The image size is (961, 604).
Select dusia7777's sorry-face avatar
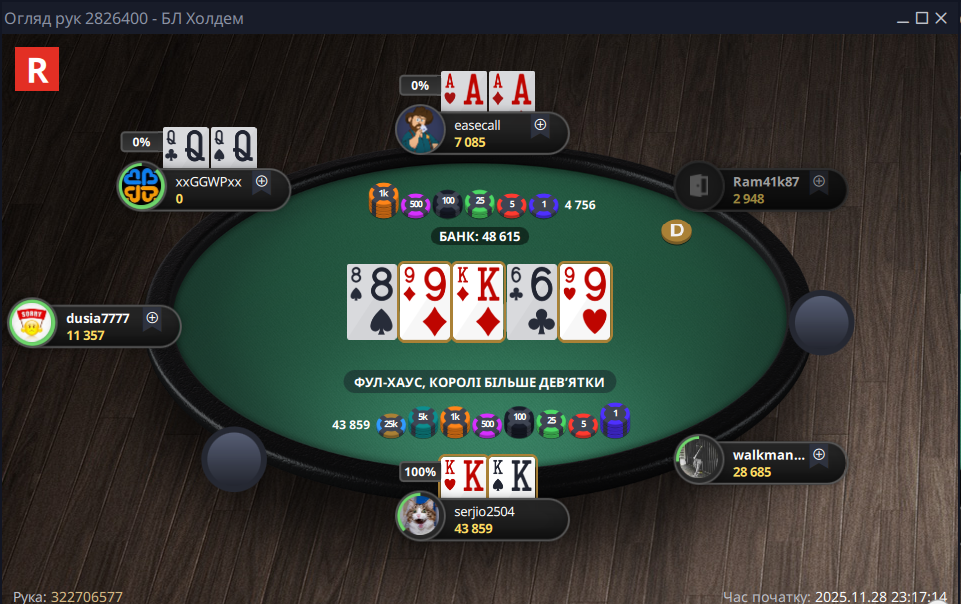coord(31,323)
